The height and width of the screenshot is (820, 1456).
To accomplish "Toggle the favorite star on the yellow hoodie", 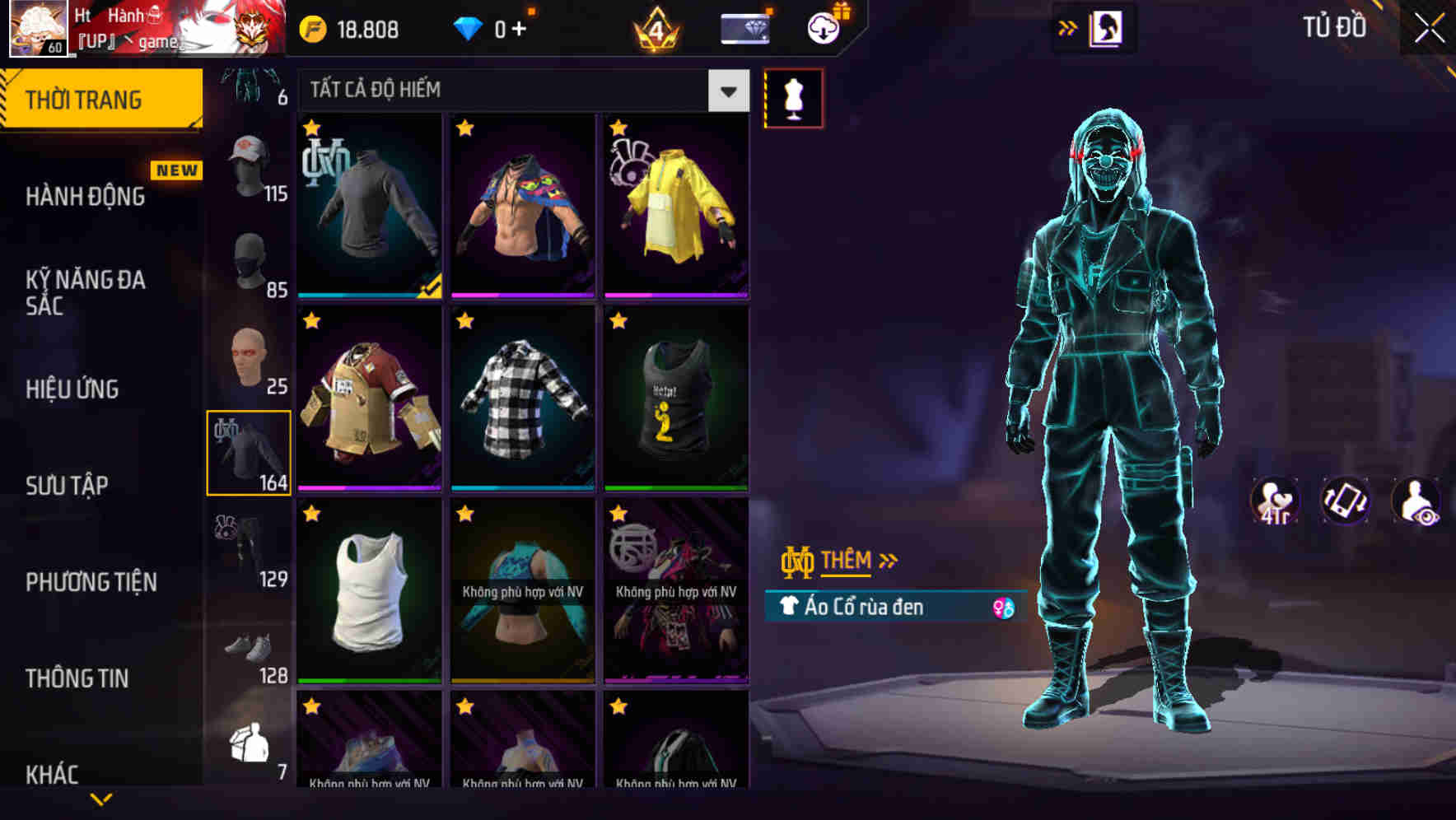I will click(618, 128).
